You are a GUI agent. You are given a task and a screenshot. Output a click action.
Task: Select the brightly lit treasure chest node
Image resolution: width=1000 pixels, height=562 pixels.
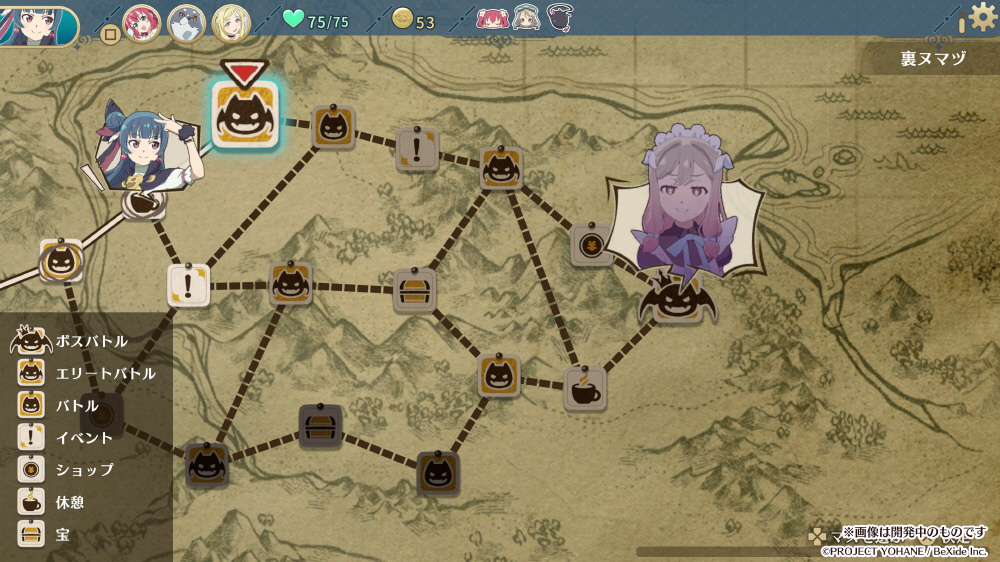414,290
